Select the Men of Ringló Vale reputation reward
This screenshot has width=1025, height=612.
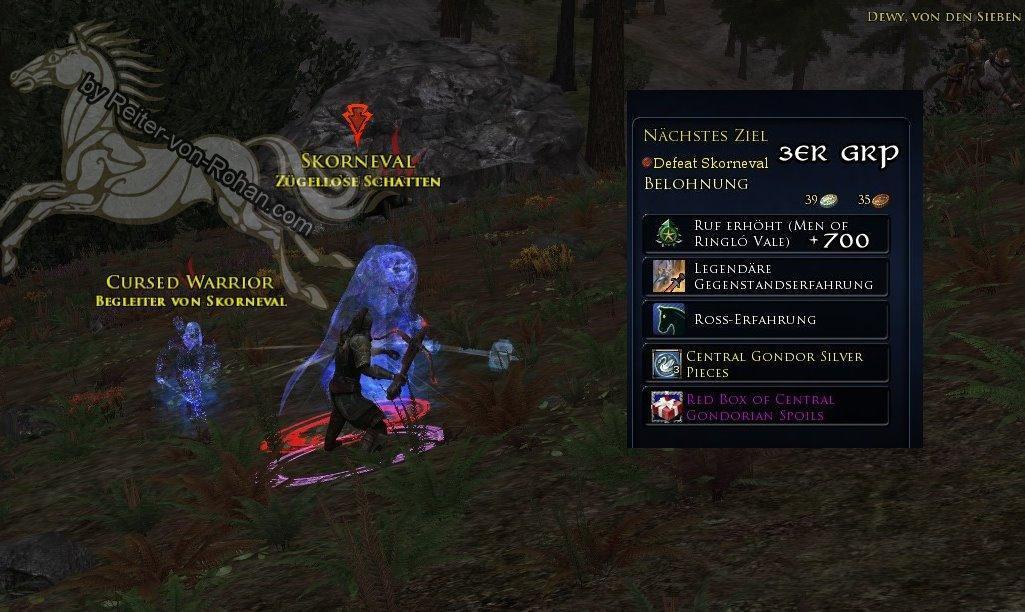pos(764,233)
